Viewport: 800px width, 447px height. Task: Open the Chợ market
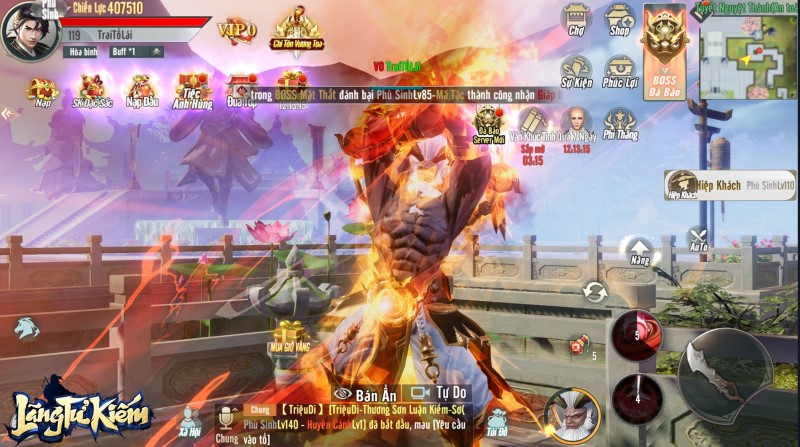[575, 21]
